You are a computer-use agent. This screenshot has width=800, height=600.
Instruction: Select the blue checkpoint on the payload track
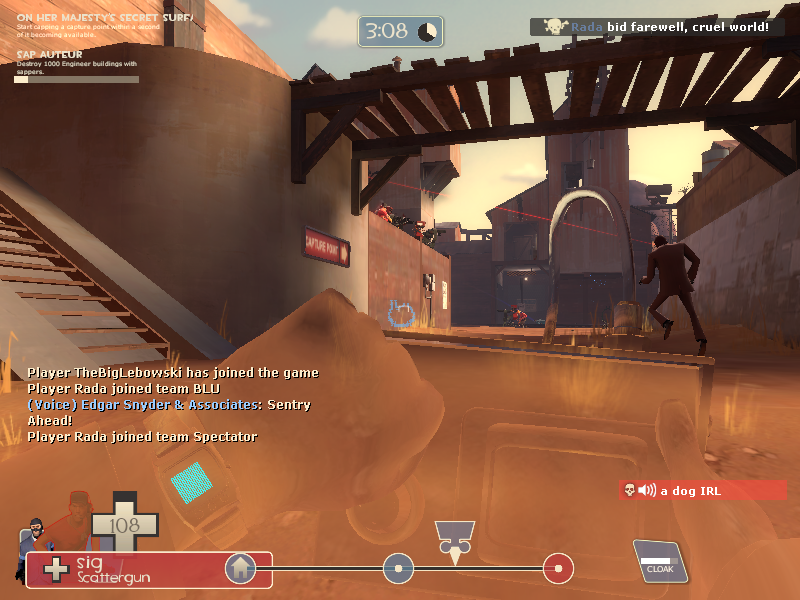tap(398, 569)
